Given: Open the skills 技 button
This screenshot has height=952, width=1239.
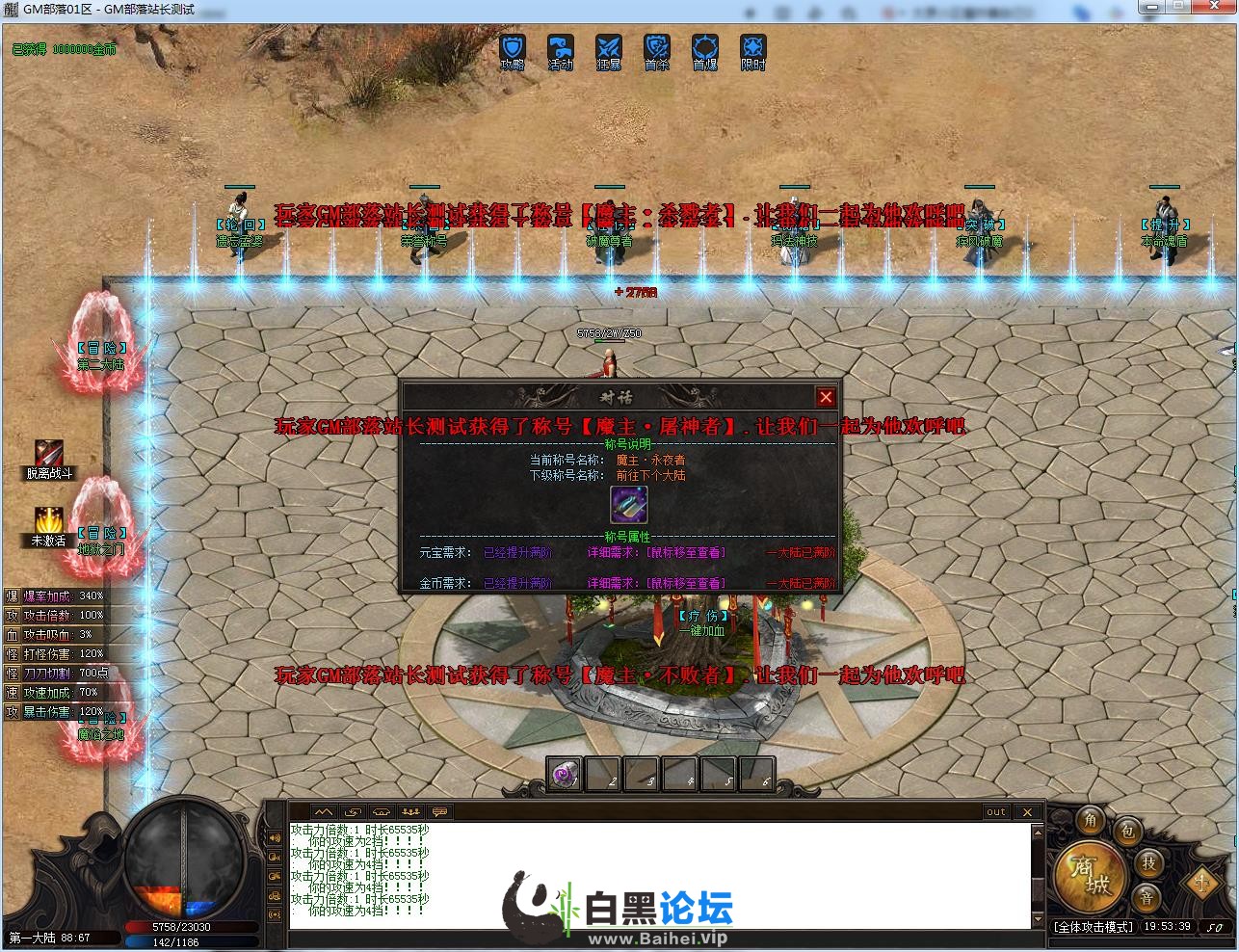Looking at the screenshot, I should pos(1148,863).
